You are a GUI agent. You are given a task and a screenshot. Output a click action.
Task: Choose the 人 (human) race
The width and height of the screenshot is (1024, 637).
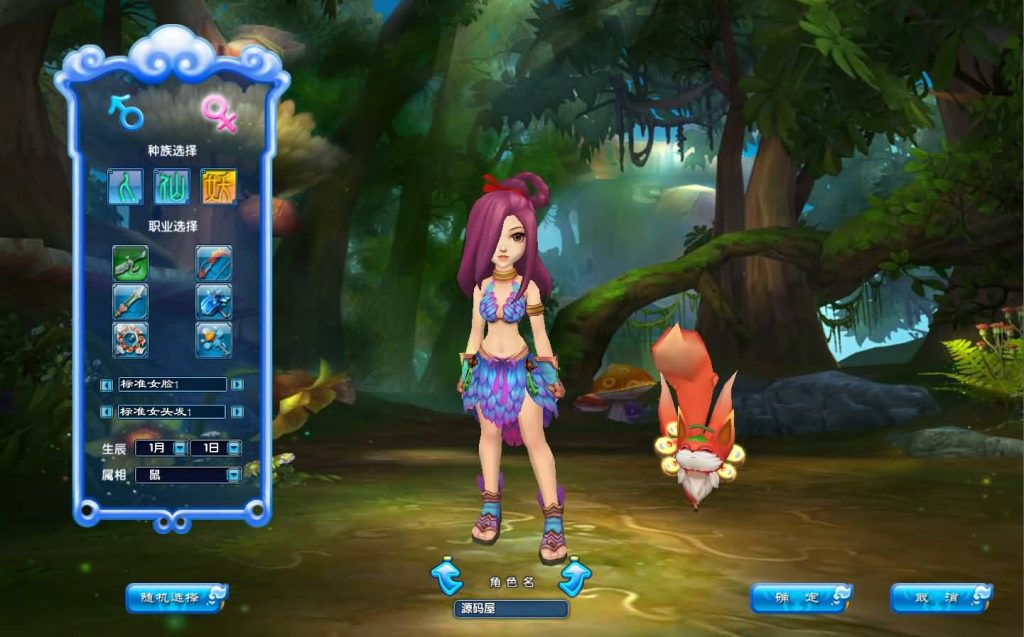[x=126, y=186]
